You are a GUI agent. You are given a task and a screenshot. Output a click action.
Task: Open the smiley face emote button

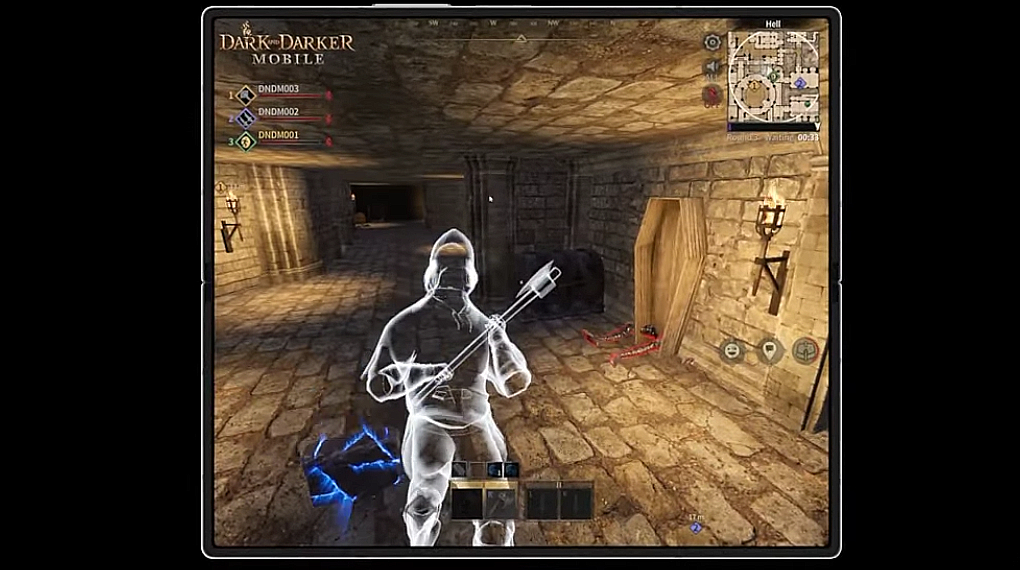tap(732, 351)
